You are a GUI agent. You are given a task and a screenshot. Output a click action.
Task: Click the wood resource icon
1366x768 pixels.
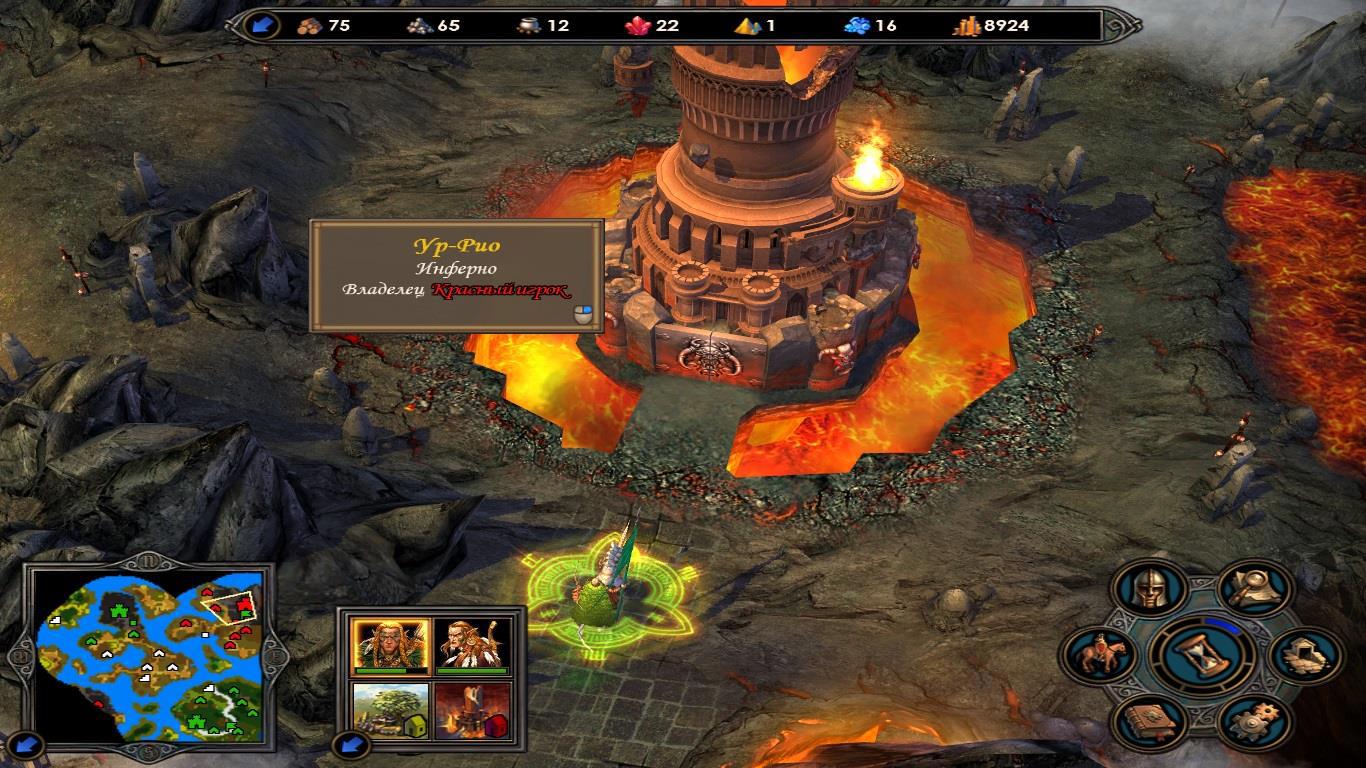[312, 26]
